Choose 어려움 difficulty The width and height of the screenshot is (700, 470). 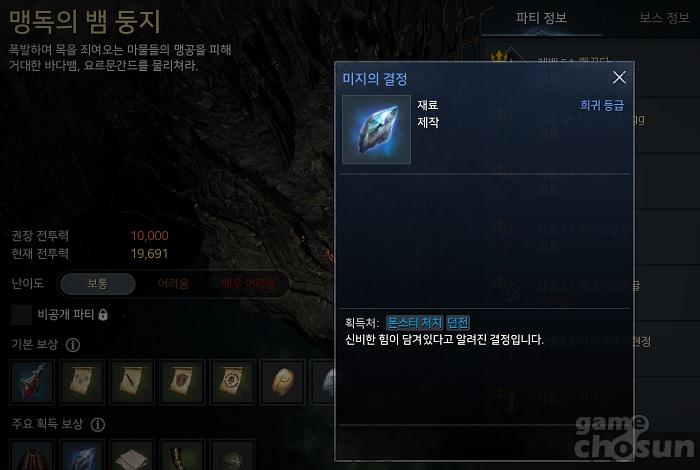tap(173, 284)
